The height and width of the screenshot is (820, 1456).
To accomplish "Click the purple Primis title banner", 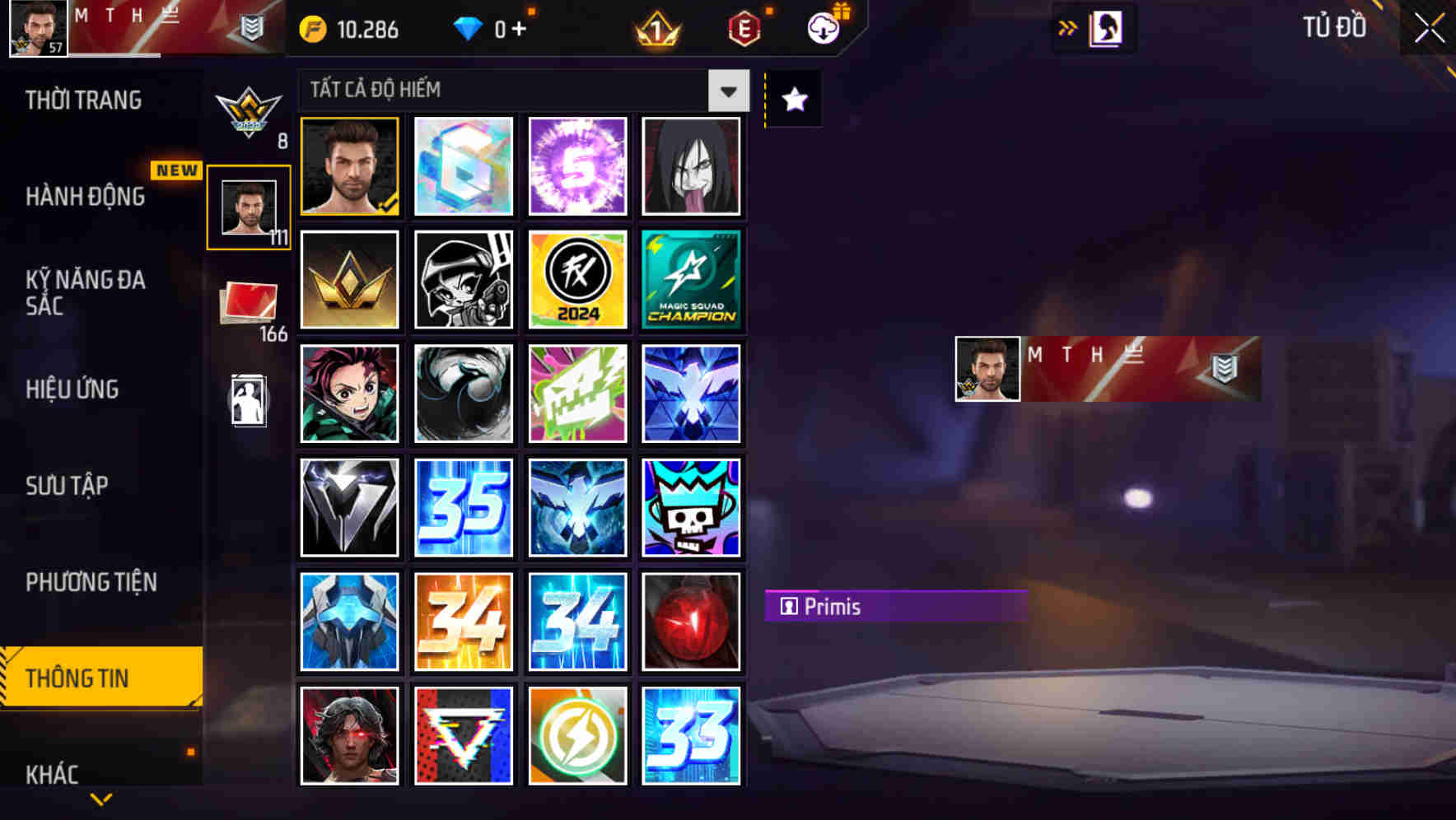I will point(895,607).
